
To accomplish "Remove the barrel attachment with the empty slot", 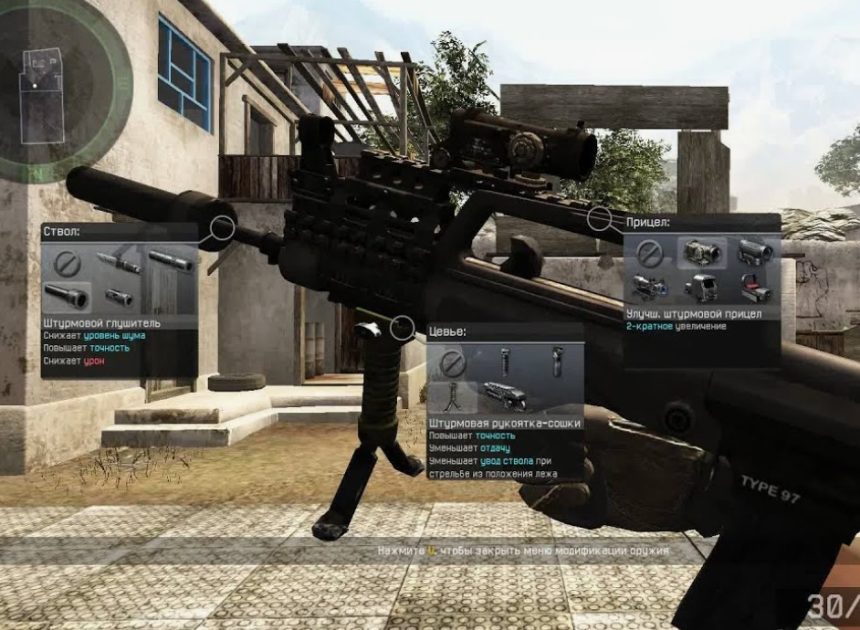I will pyautogui.click(x=67, y=263).
